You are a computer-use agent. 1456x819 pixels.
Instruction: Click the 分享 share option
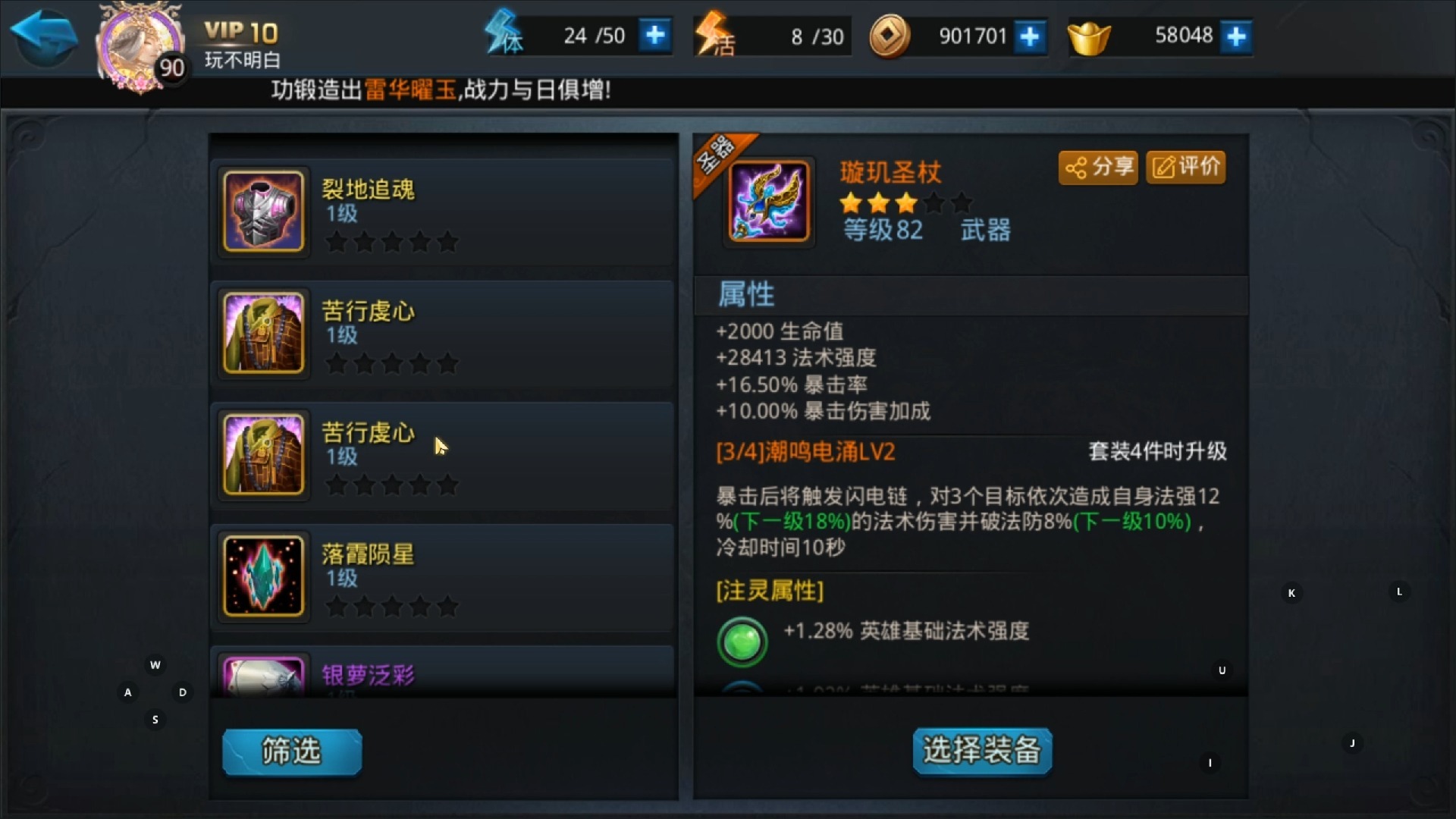[x=1097, y=168]
